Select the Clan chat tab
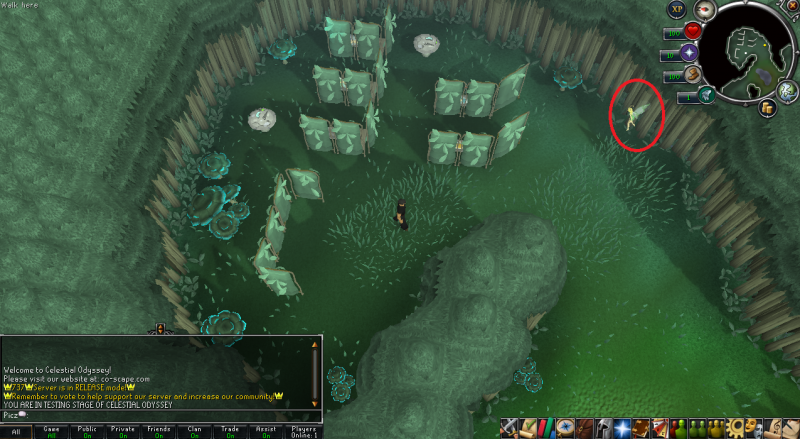 (193, 431)
